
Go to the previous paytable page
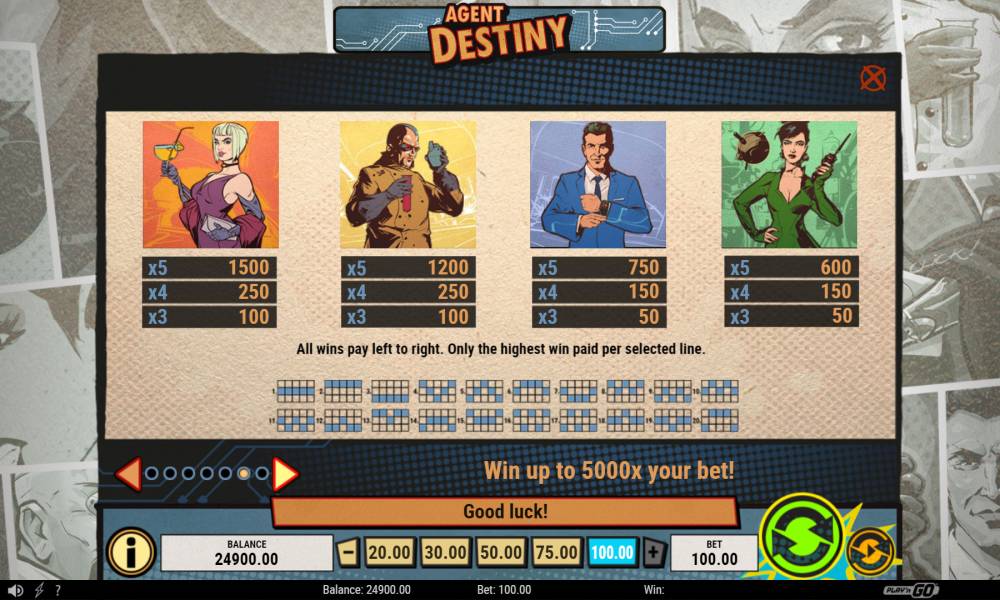click(128, 474)
